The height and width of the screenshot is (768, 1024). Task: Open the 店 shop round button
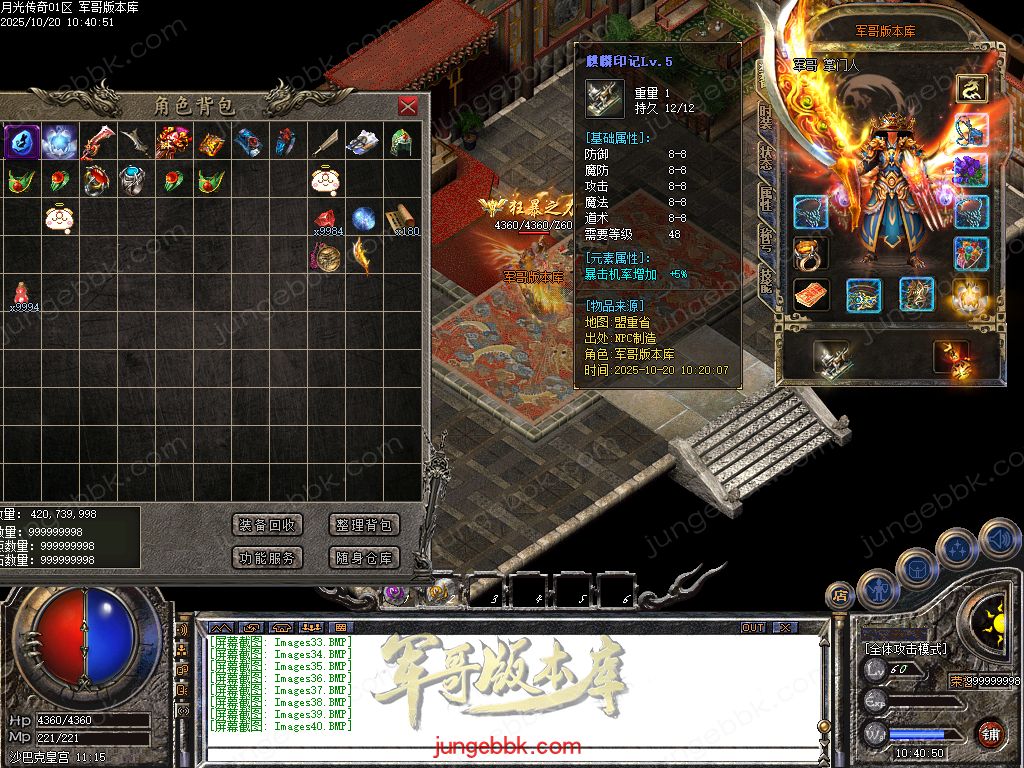click(x=840, y=595)
